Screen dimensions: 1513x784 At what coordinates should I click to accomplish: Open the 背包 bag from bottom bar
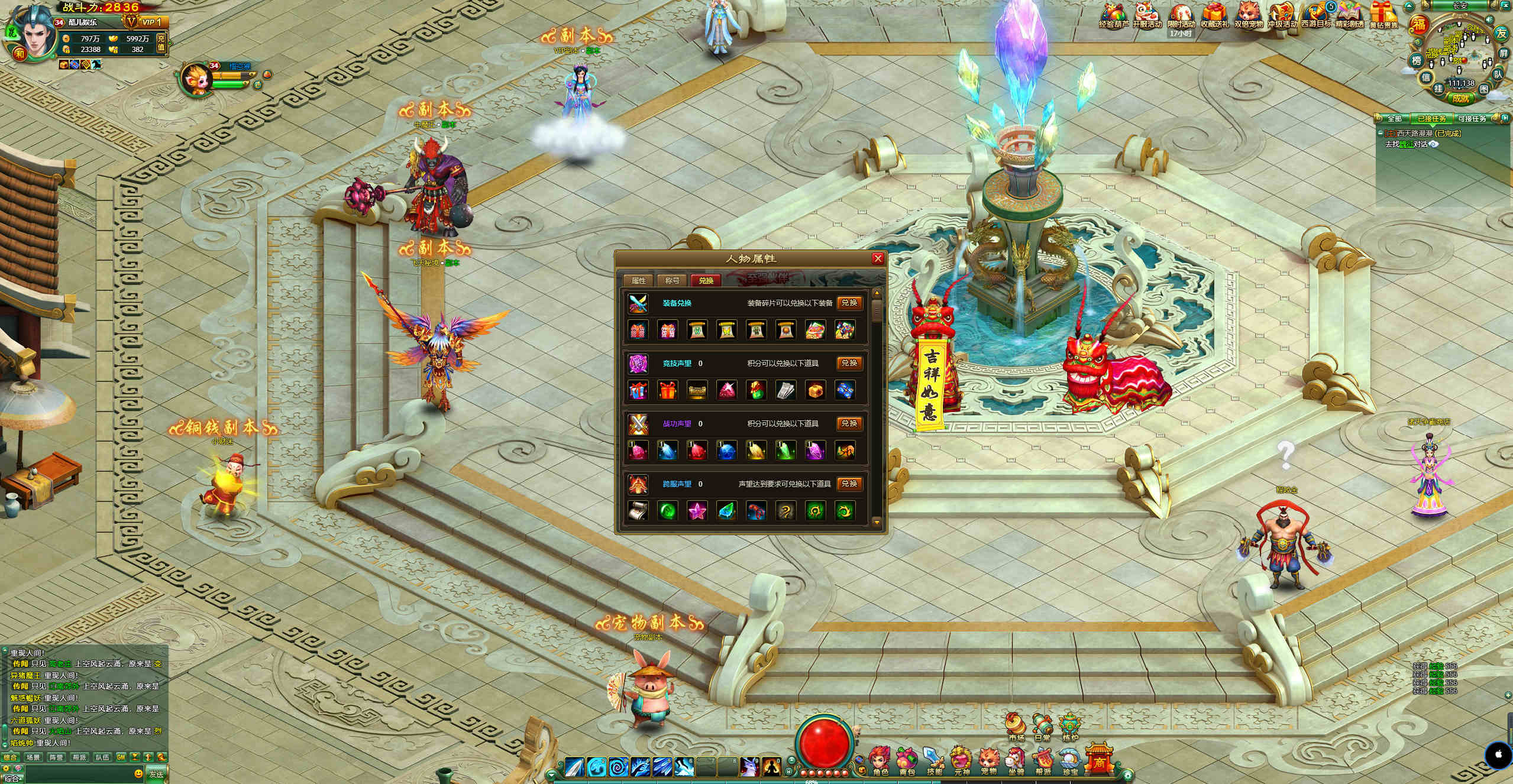(907, 762)
